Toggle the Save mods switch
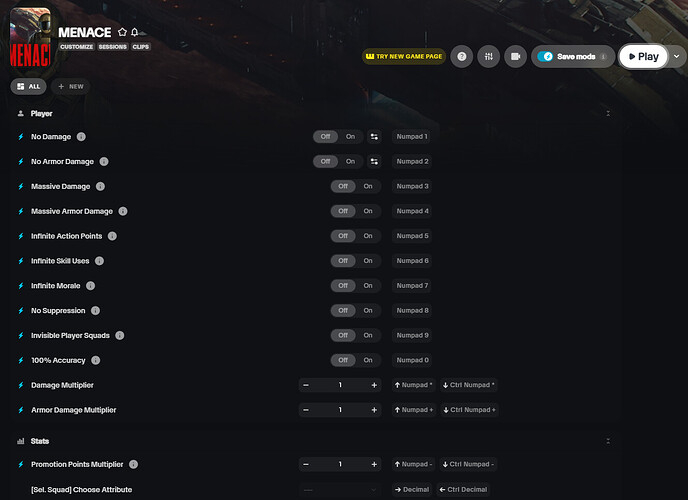Screen dimensions: 688x500 (546, 57)
